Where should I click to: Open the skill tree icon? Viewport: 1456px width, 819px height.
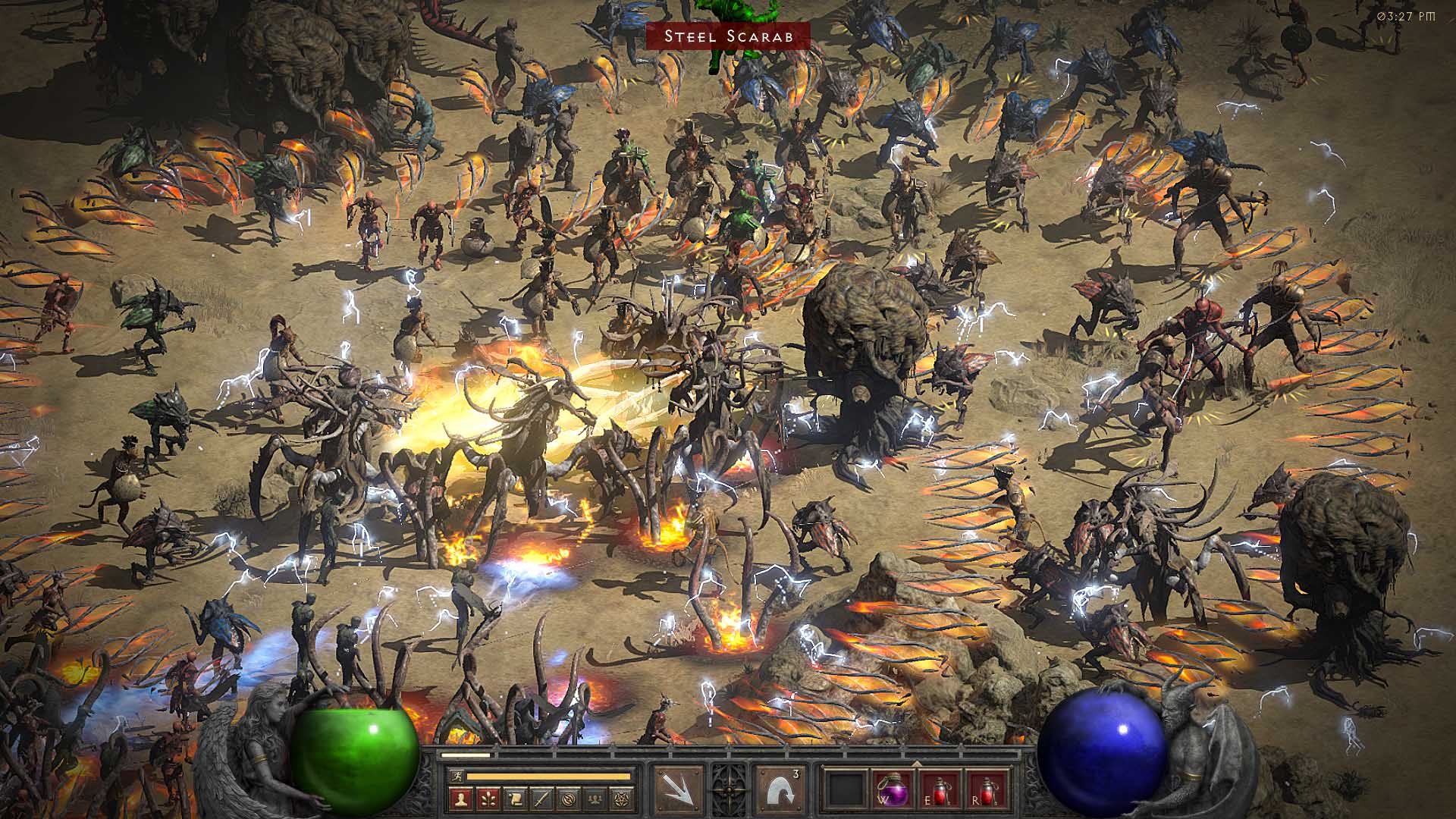tap(488, 798)
